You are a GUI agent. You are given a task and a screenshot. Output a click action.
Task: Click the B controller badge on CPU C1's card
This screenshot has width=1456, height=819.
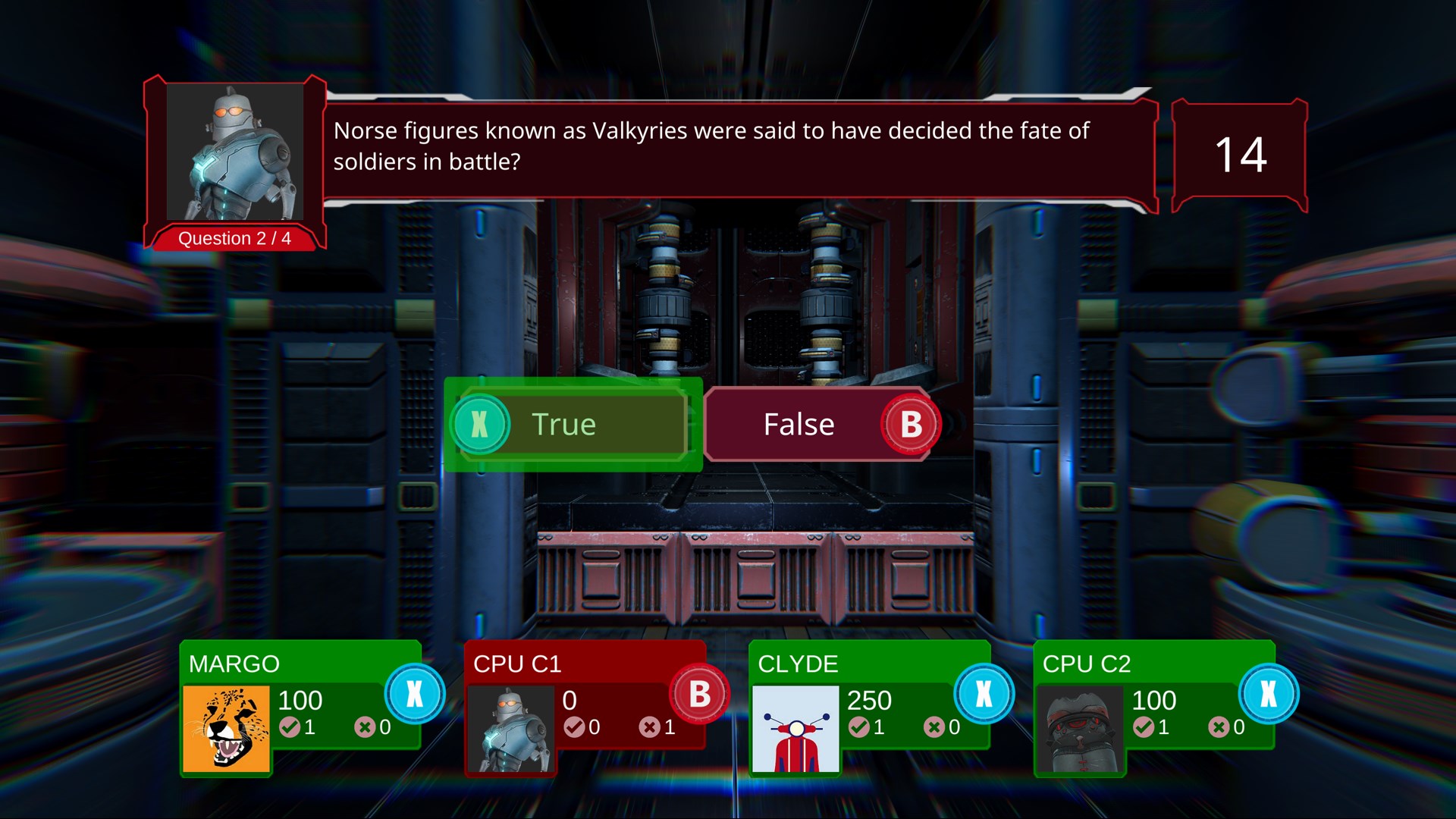[x=698, y=694]
